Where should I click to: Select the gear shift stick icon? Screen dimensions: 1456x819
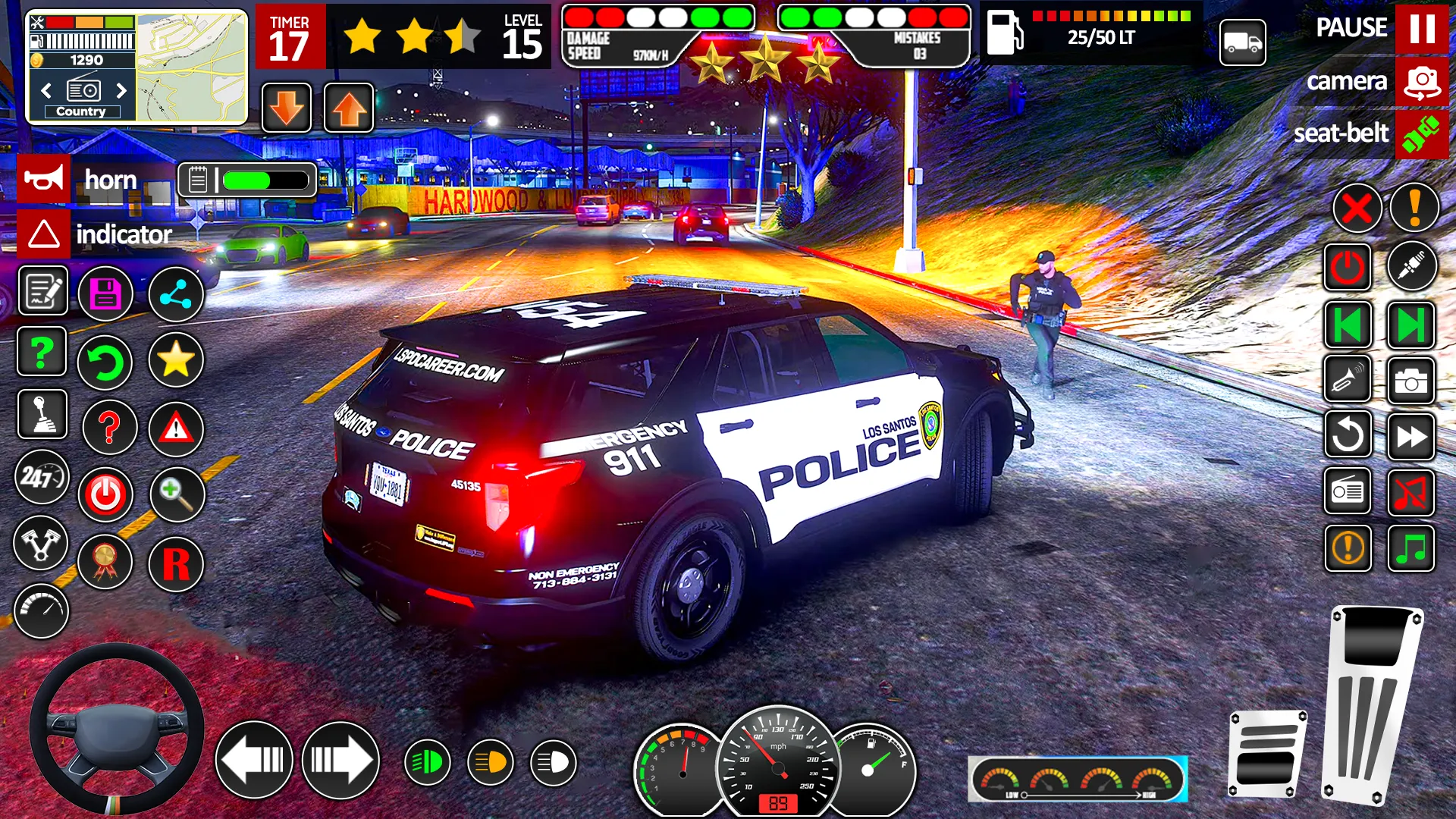pos(42,415)
